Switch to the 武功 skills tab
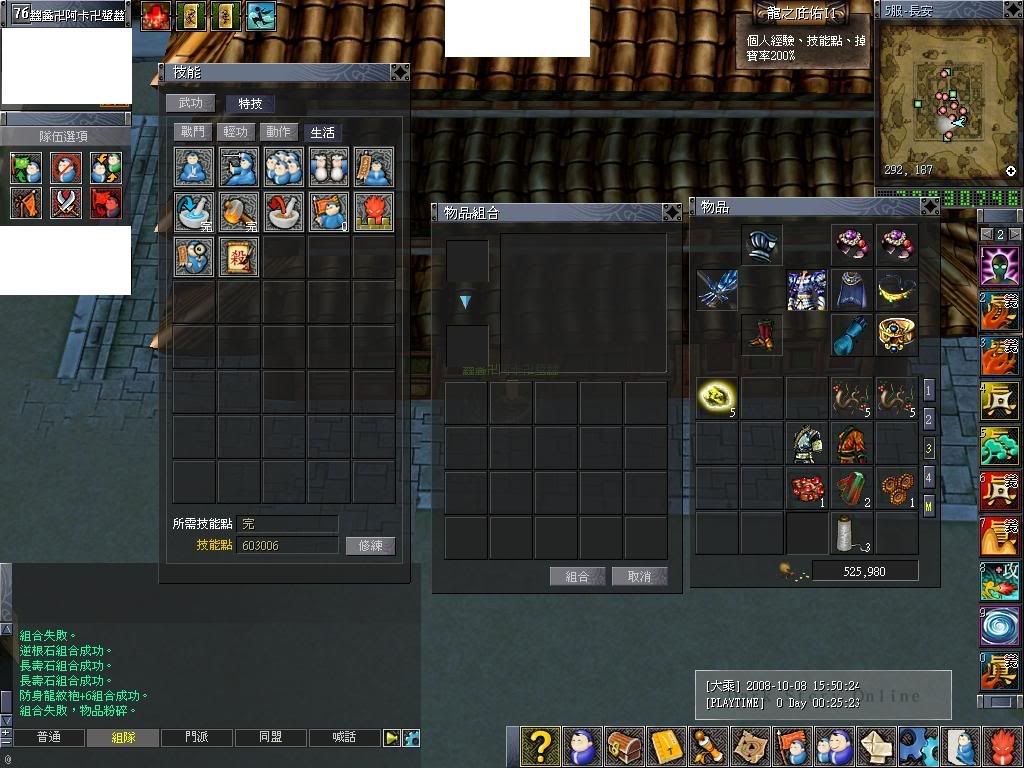 190,103
